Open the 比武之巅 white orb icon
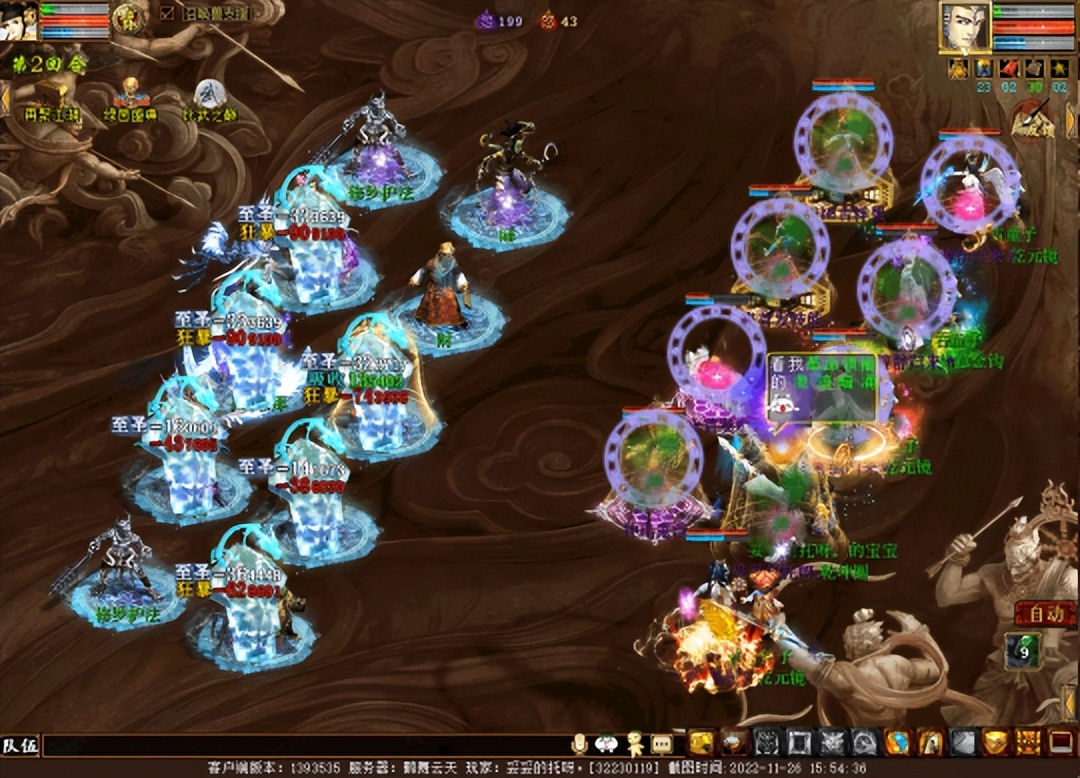The image size is (1080, 778). (x=209, y=94)
